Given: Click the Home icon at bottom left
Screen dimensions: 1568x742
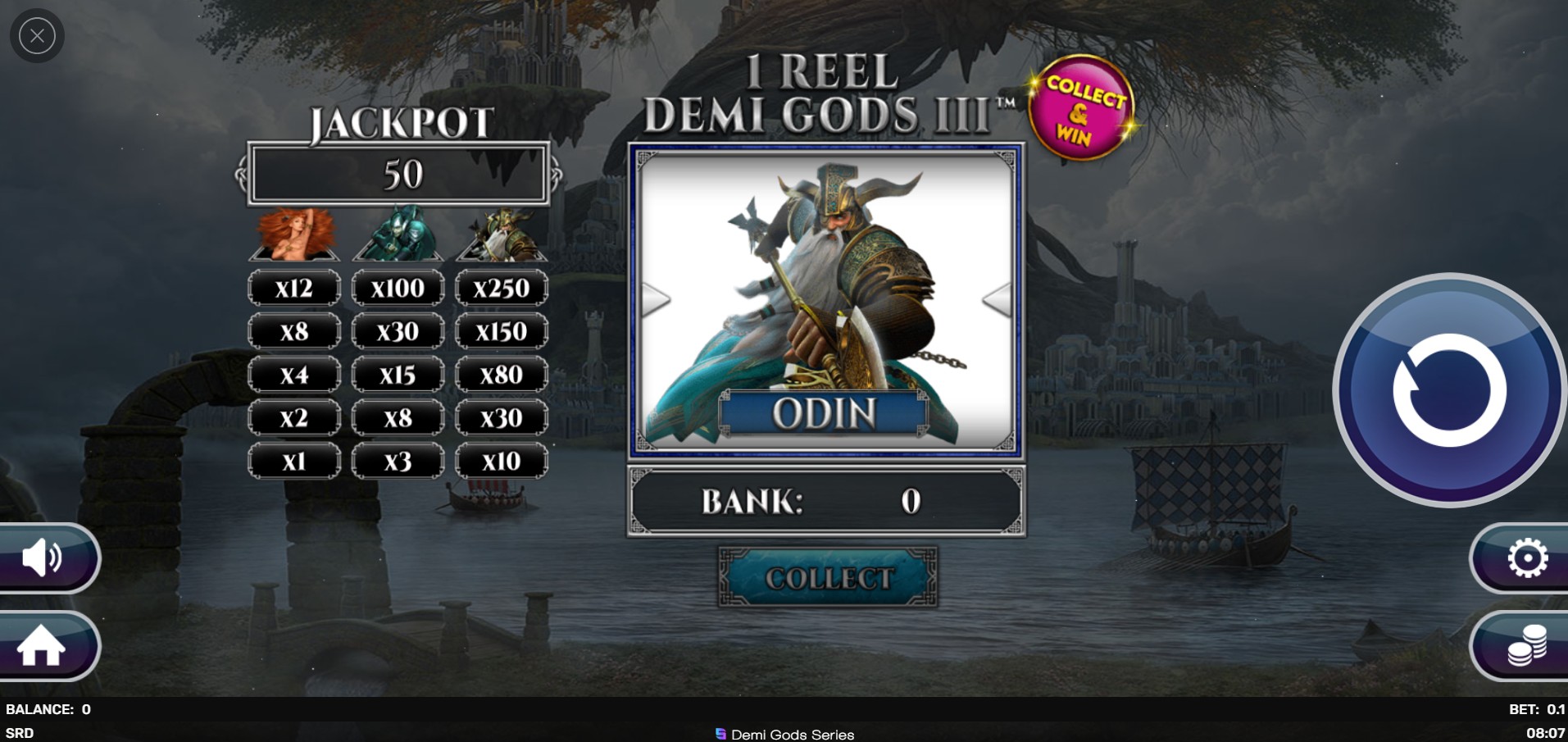Looking at the screenshot, I should pyautogui.click(x=42, y=647).
